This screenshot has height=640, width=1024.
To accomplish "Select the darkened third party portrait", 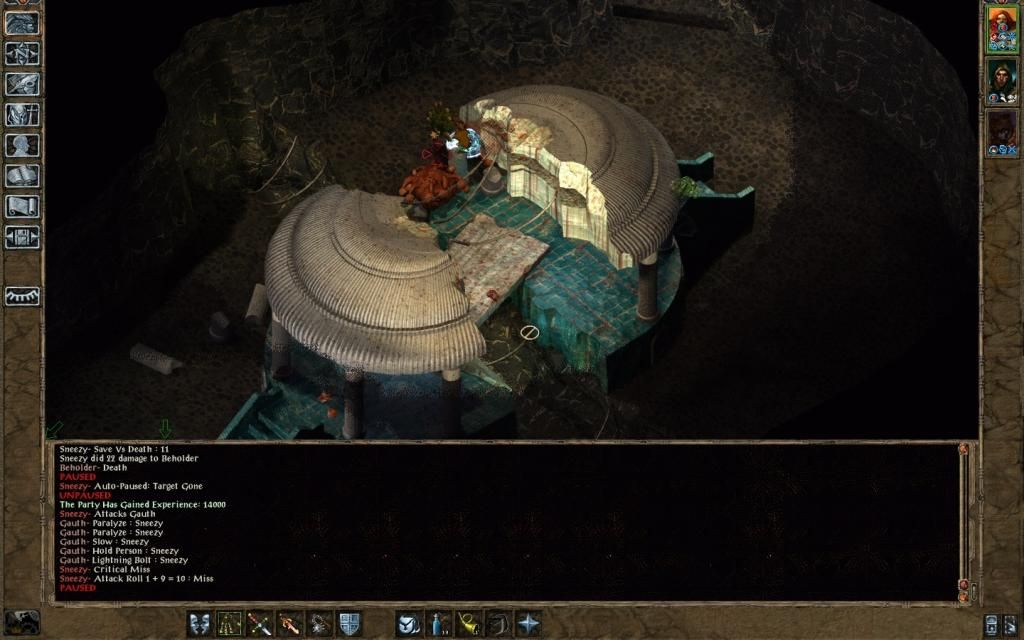I will pyautogui.click(x=1002, y=128).
